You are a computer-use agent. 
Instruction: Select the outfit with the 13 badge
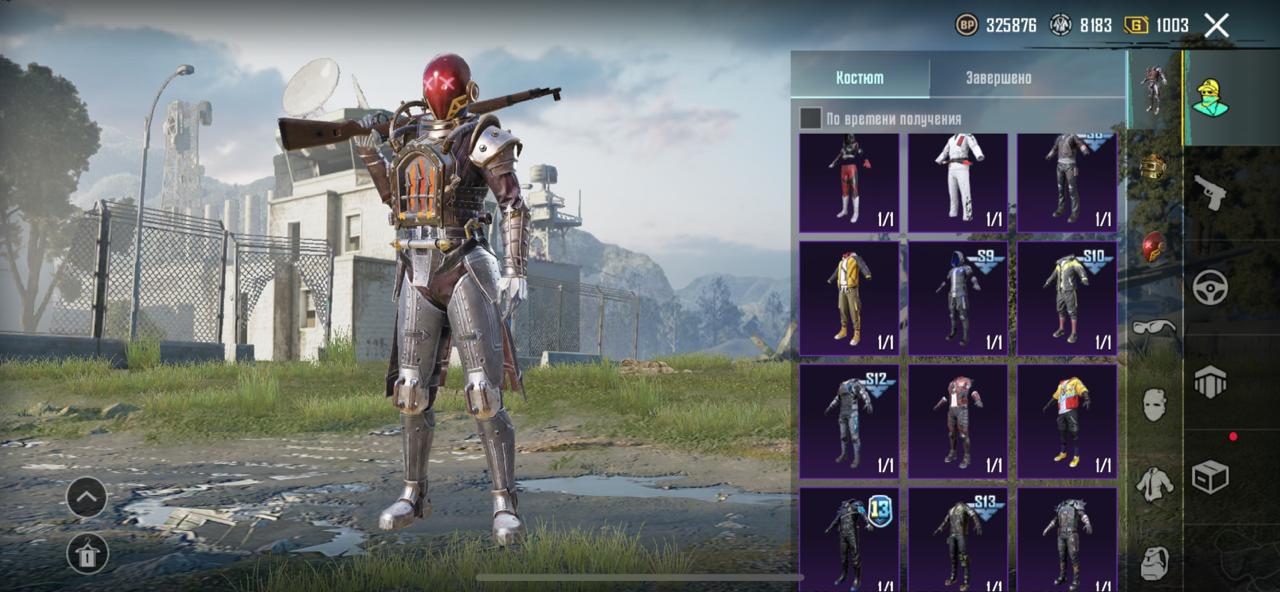click(848, 538)
